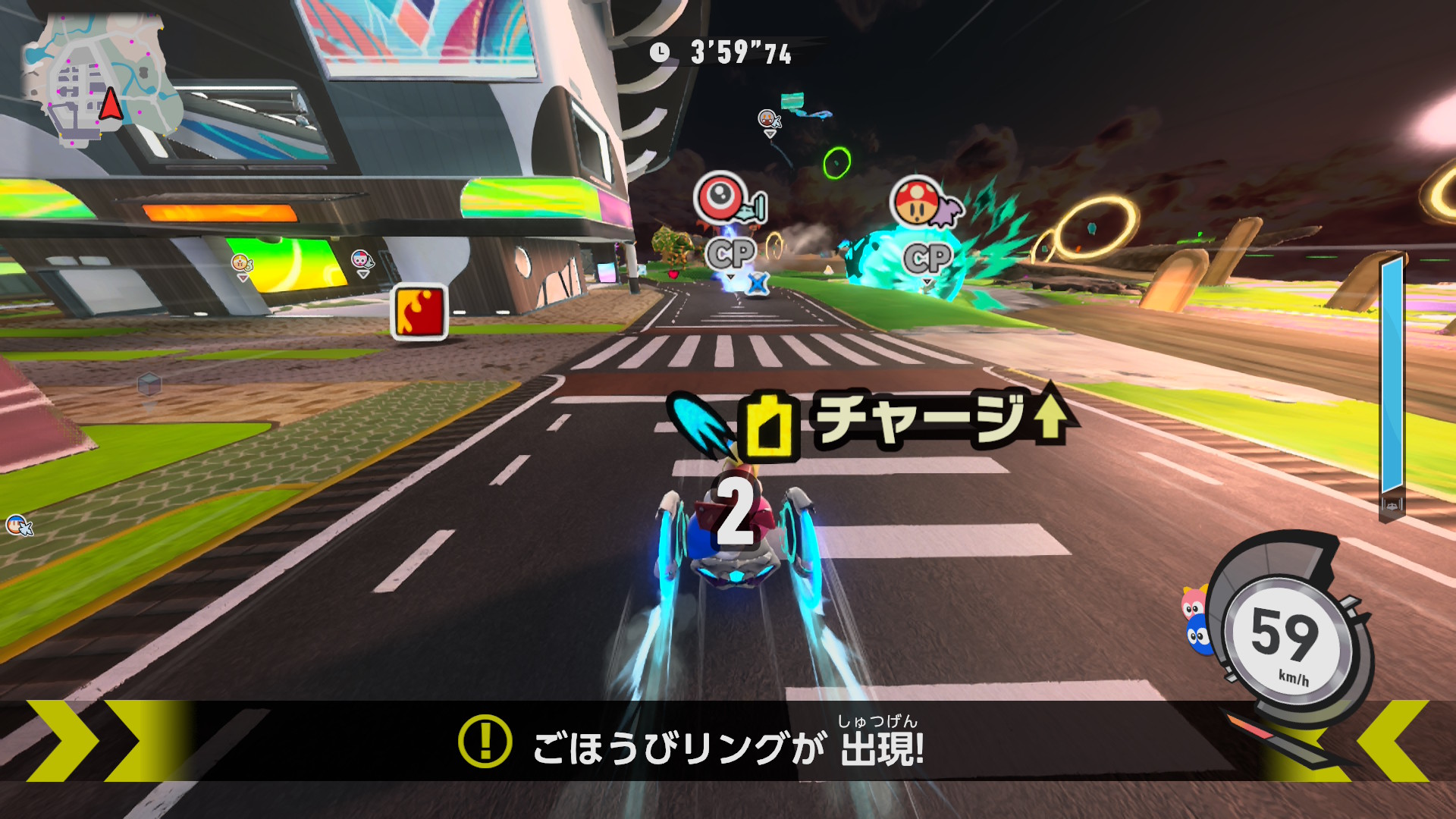The width and height of the screenshot is (1456, 819).
Task: Select the yellow exclamation alert icon
Action: pyautogui.click(x=485, y=741)
